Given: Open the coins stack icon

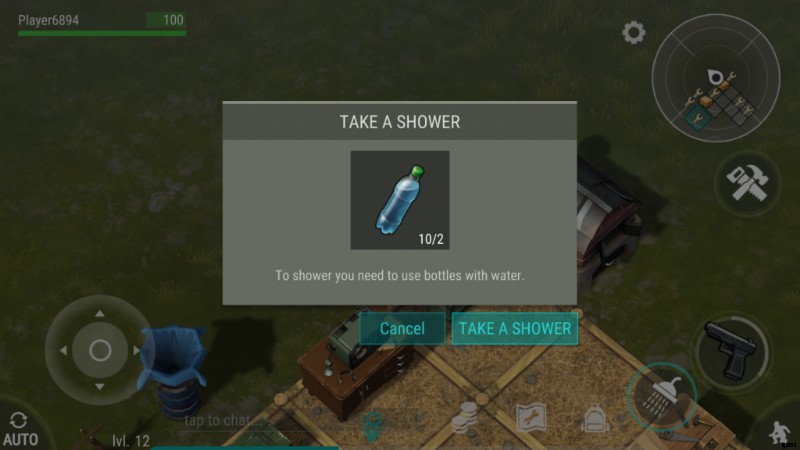Looking at the screenshot, I should 464,420.
